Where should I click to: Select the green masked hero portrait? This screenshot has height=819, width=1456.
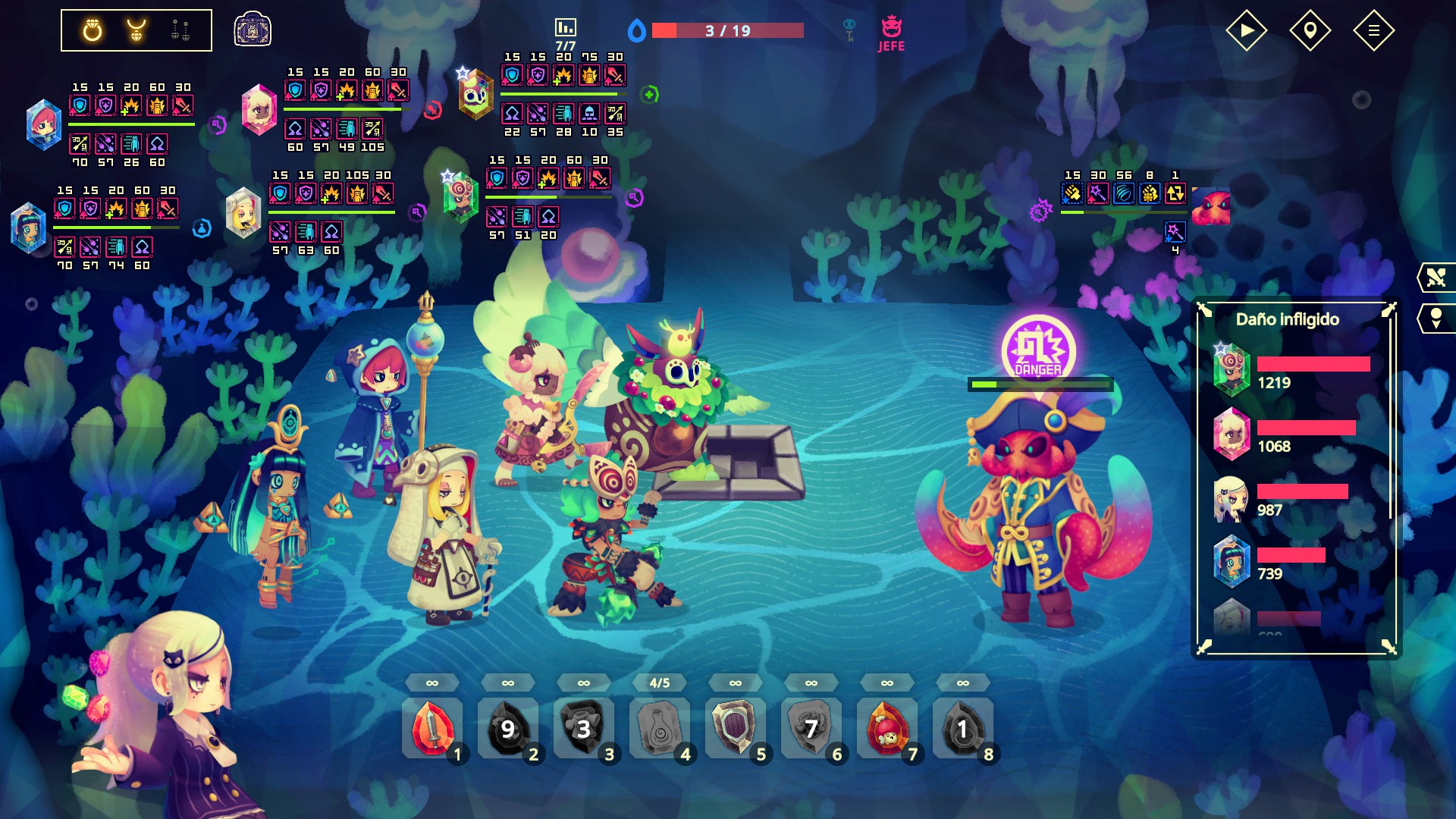[460, 197]
